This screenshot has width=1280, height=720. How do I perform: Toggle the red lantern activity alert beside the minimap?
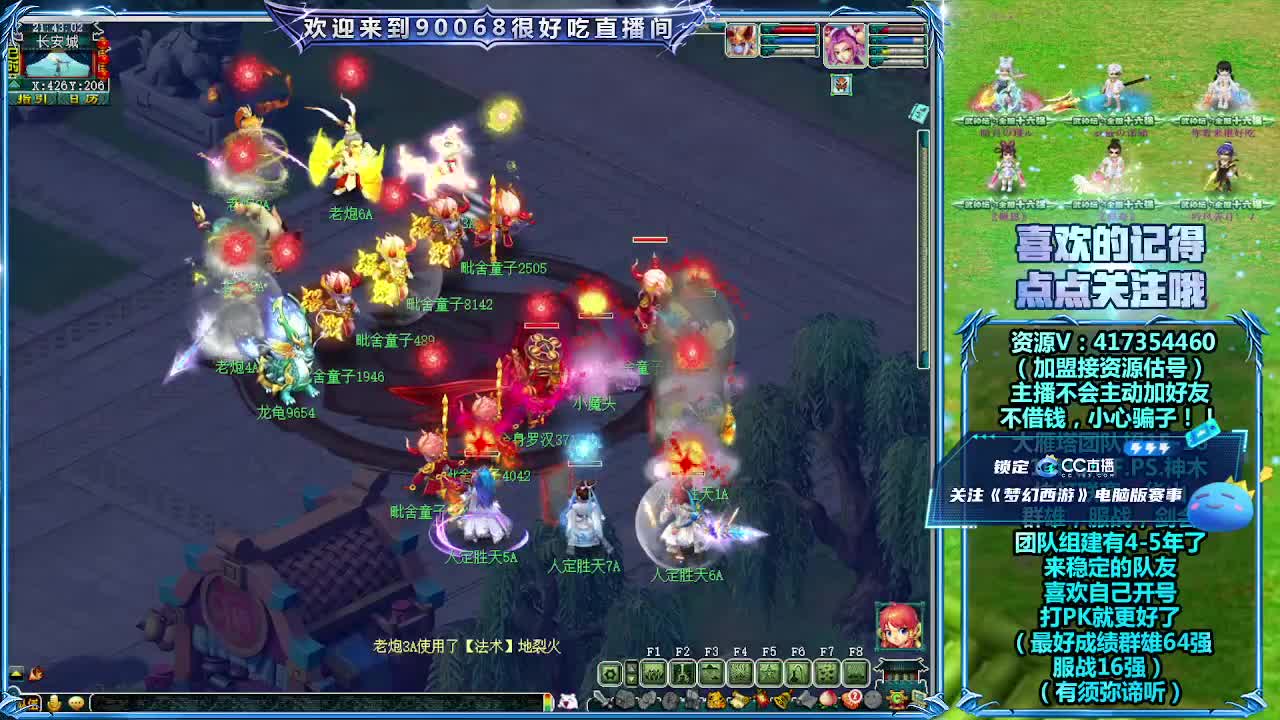[103, 60]
